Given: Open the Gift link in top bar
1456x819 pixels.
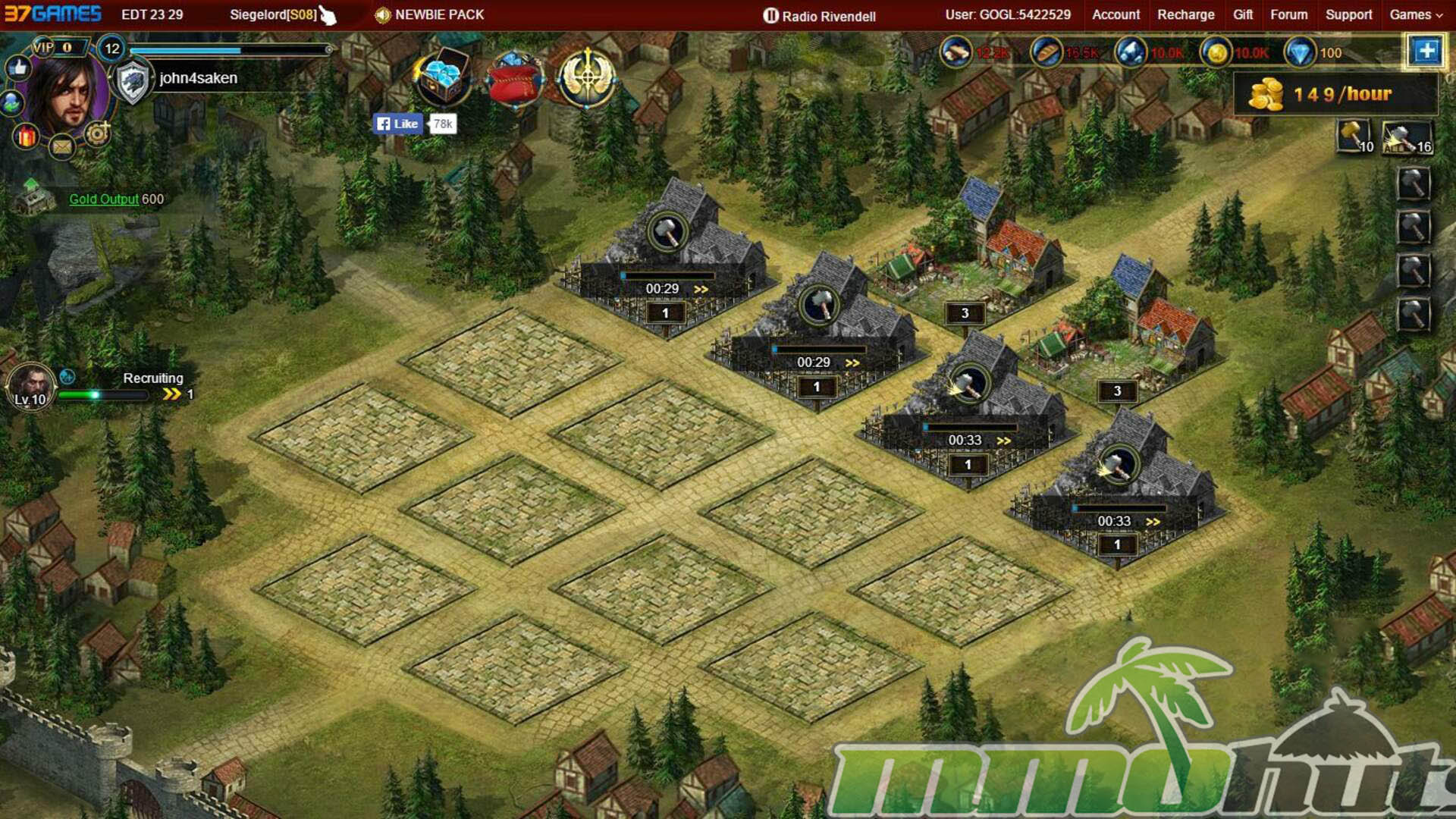Looking at the screenshot, I should coord(1242,14).
